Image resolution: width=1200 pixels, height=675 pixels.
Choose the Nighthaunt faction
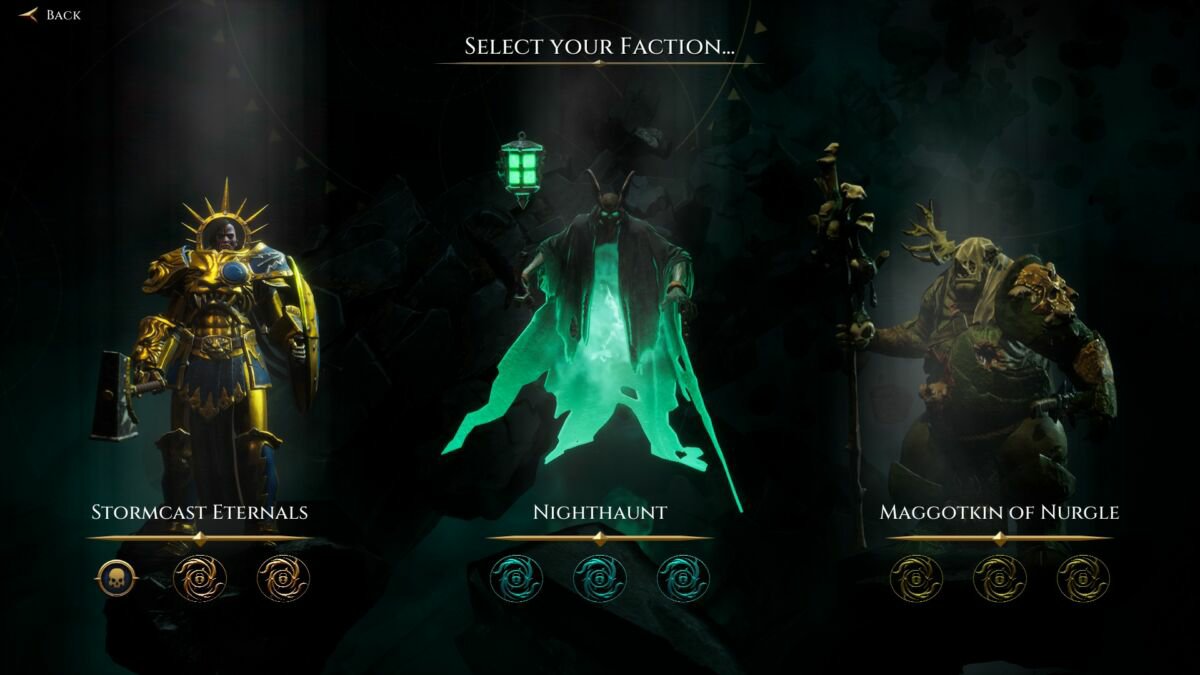tap(599, 512)
